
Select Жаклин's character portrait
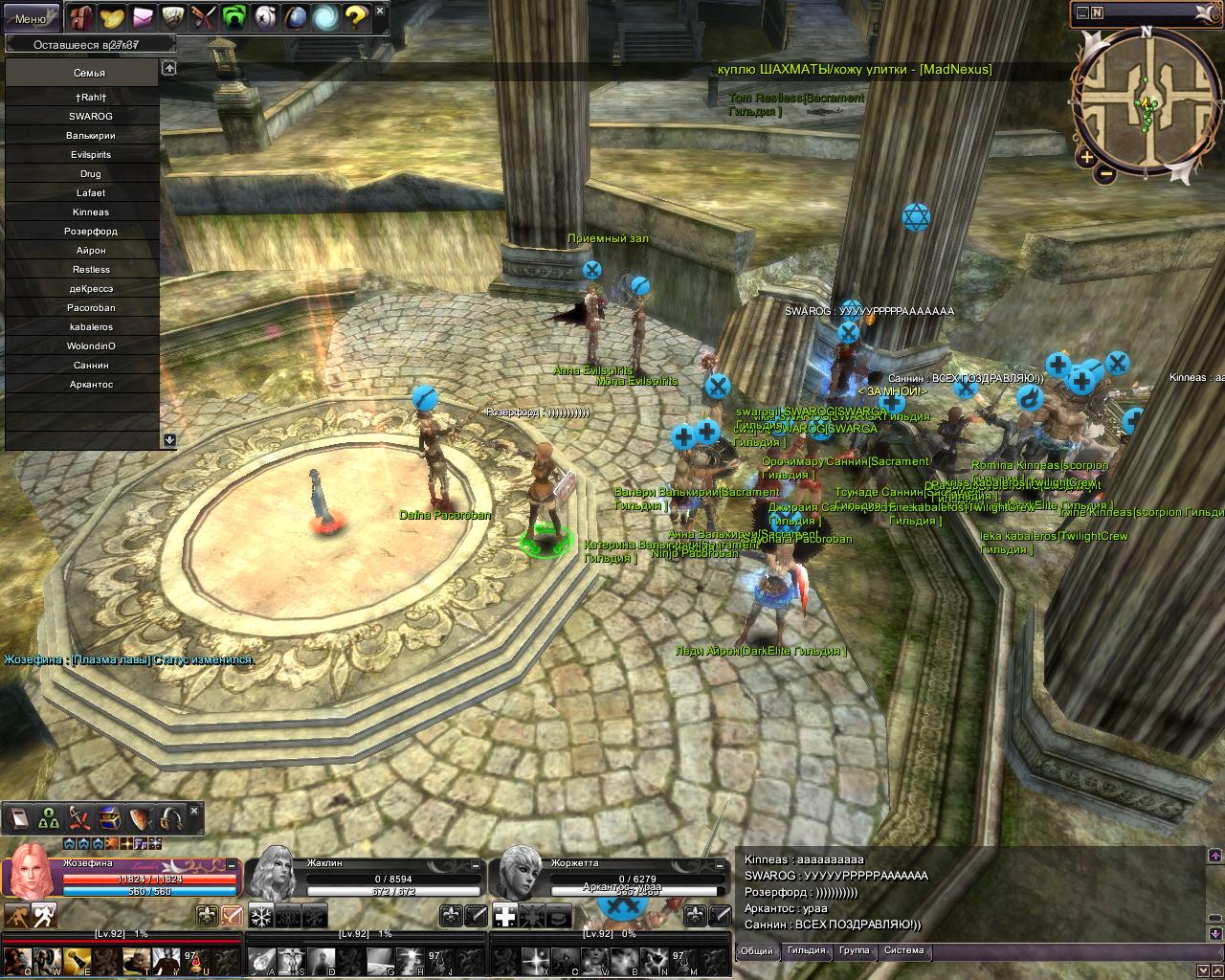tap(275, 872)
